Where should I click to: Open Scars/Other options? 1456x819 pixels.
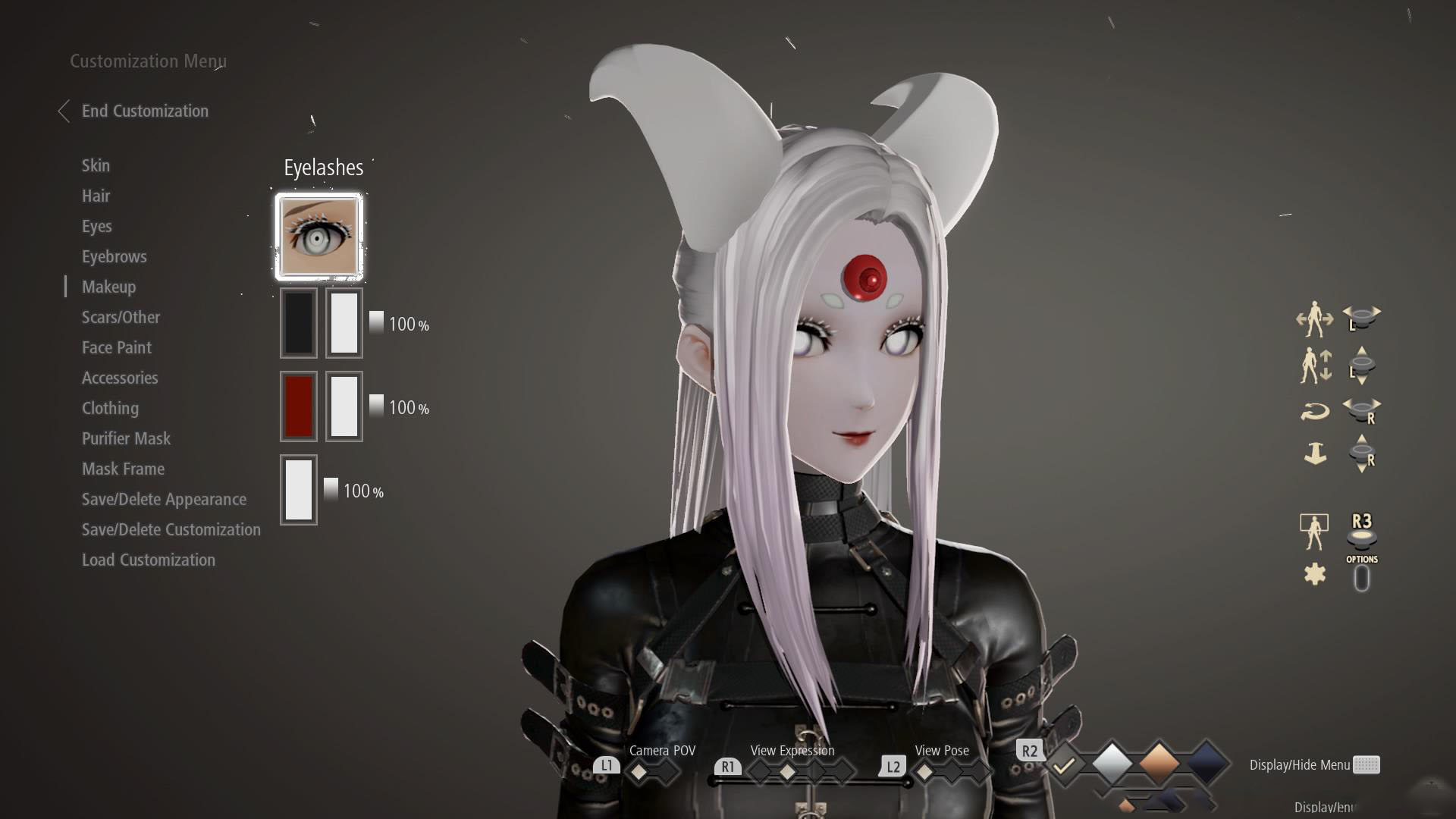tap(121, 318)
